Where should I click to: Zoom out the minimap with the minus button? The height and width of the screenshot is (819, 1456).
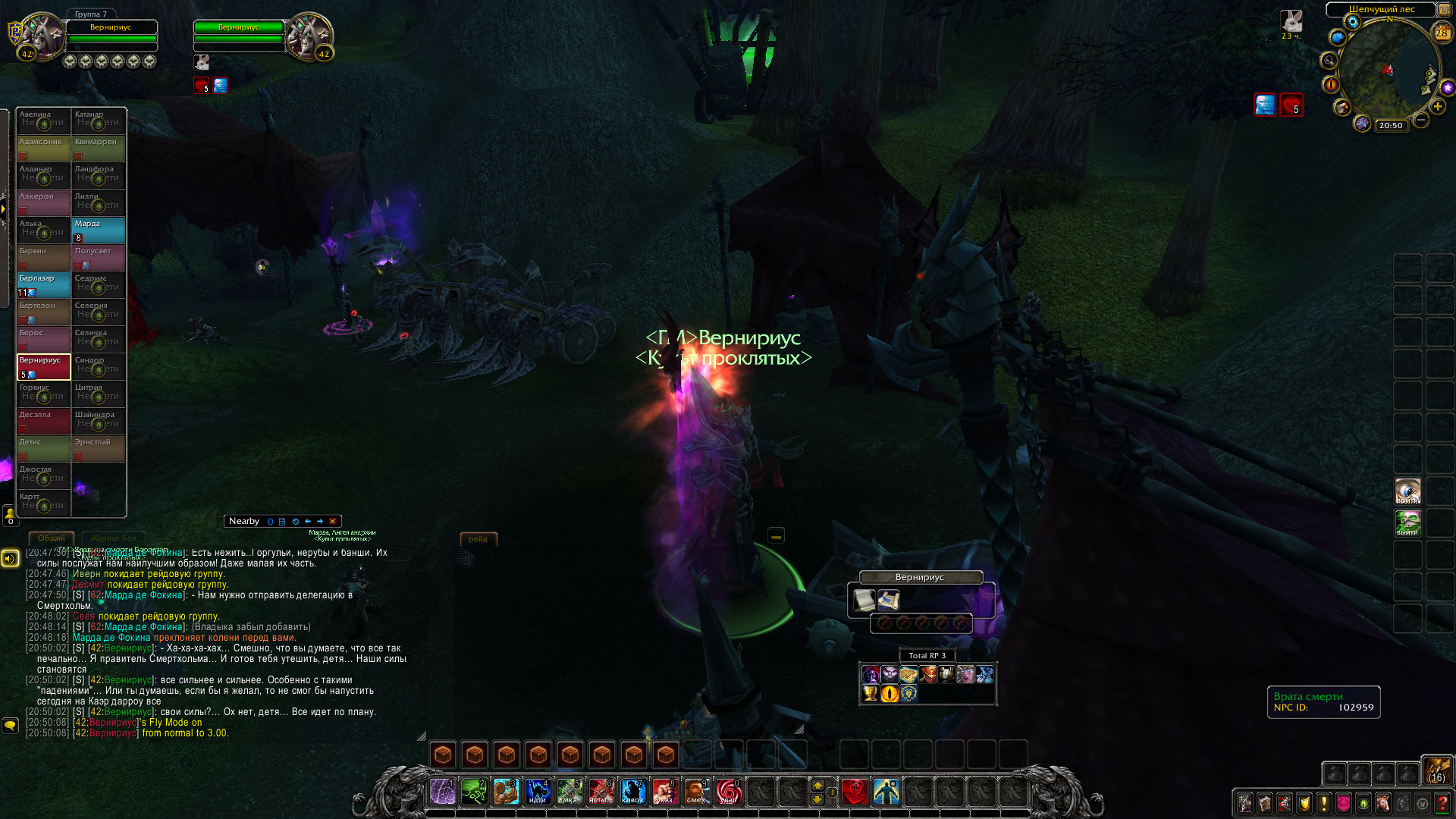point(1421,120)
